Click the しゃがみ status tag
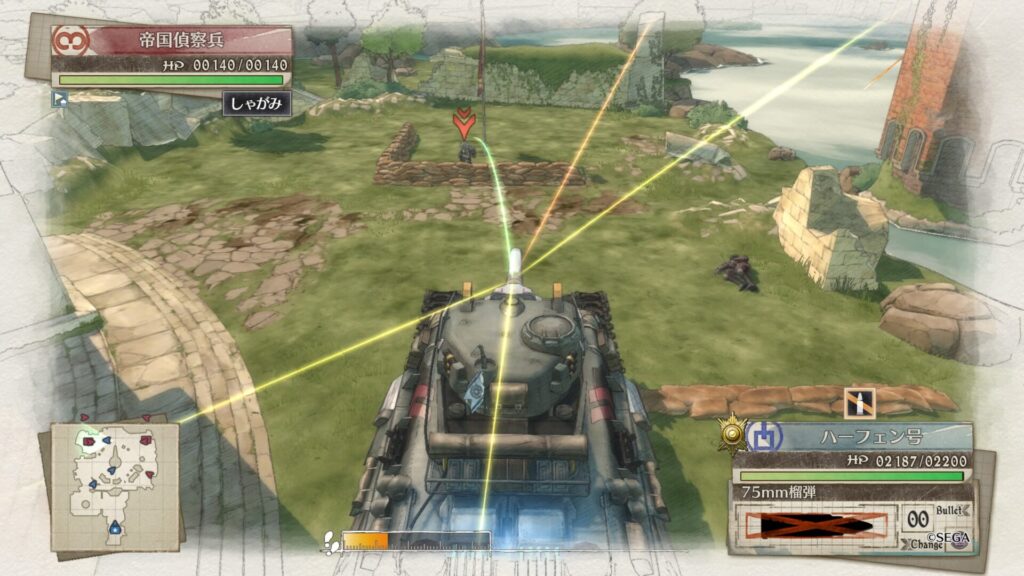The width and height of the screenshot is (1024, 576). pyautogui.click(x=257, y=103)
